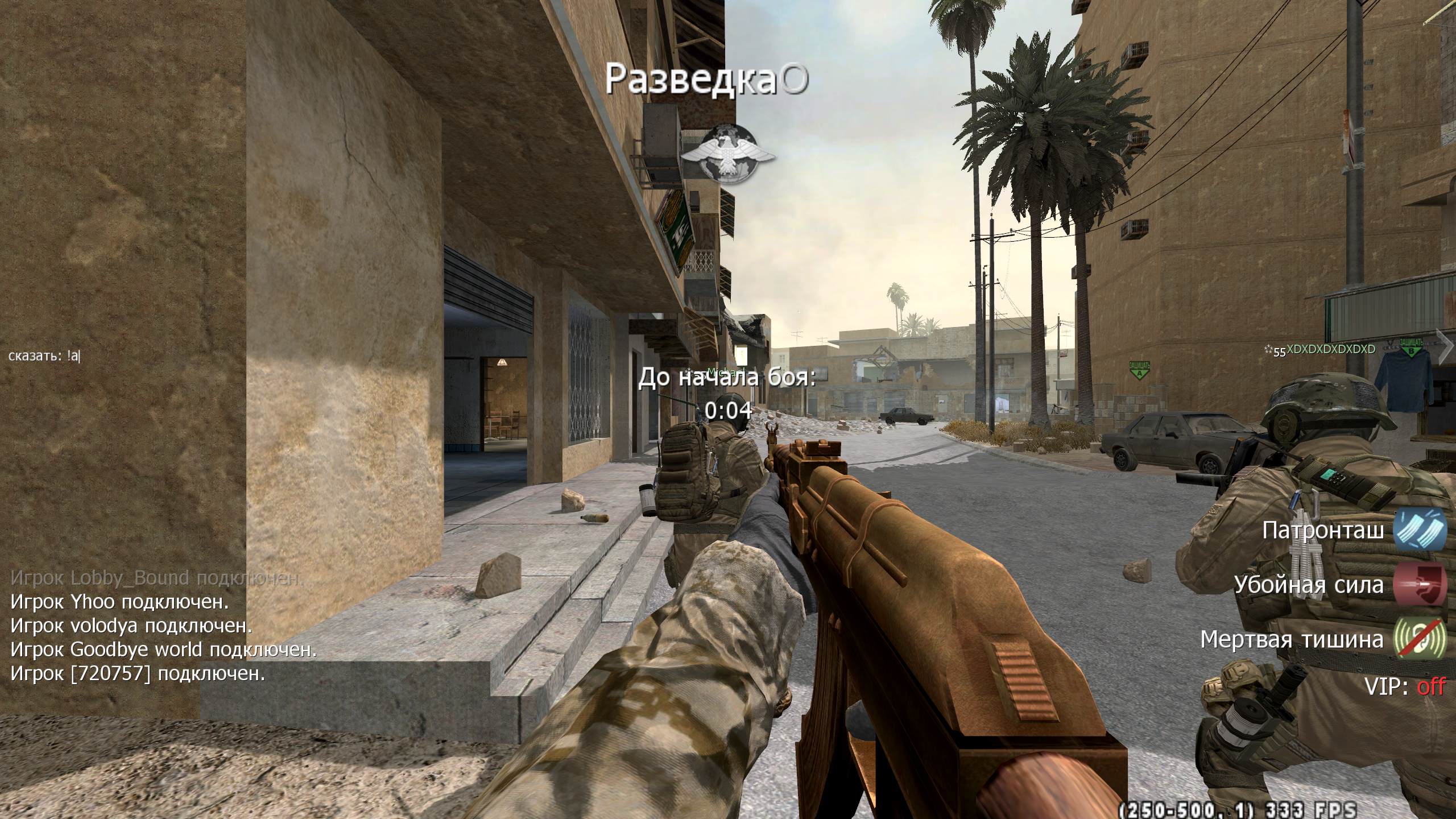Image resolution: width=1456 pixels, height=819 pixels.
Task: Select the Патронташ perk icon
Action: tap(1420, 531)
